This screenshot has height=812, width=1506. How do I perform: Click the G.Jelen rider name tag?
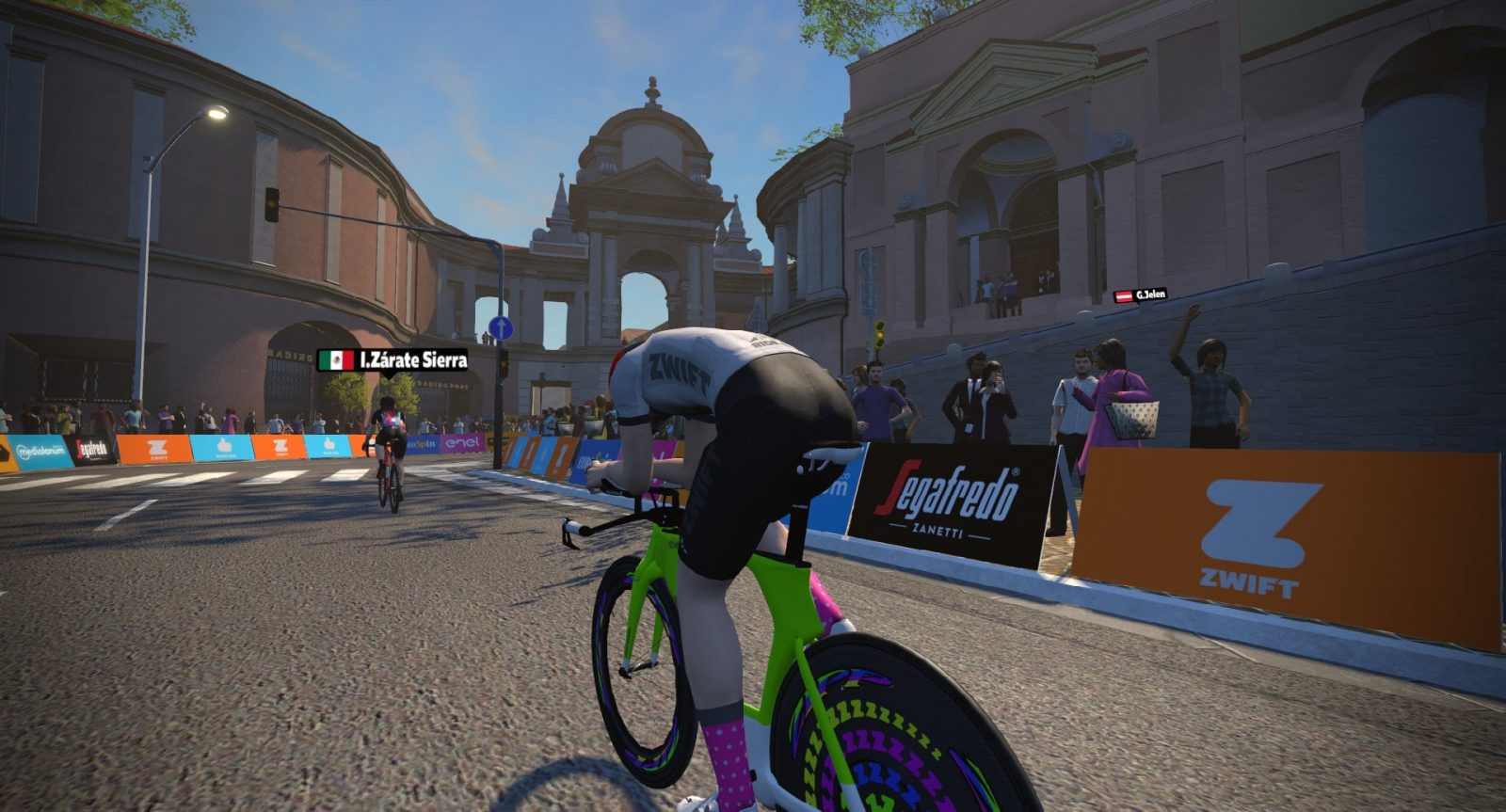click(x=1141, y=295)
